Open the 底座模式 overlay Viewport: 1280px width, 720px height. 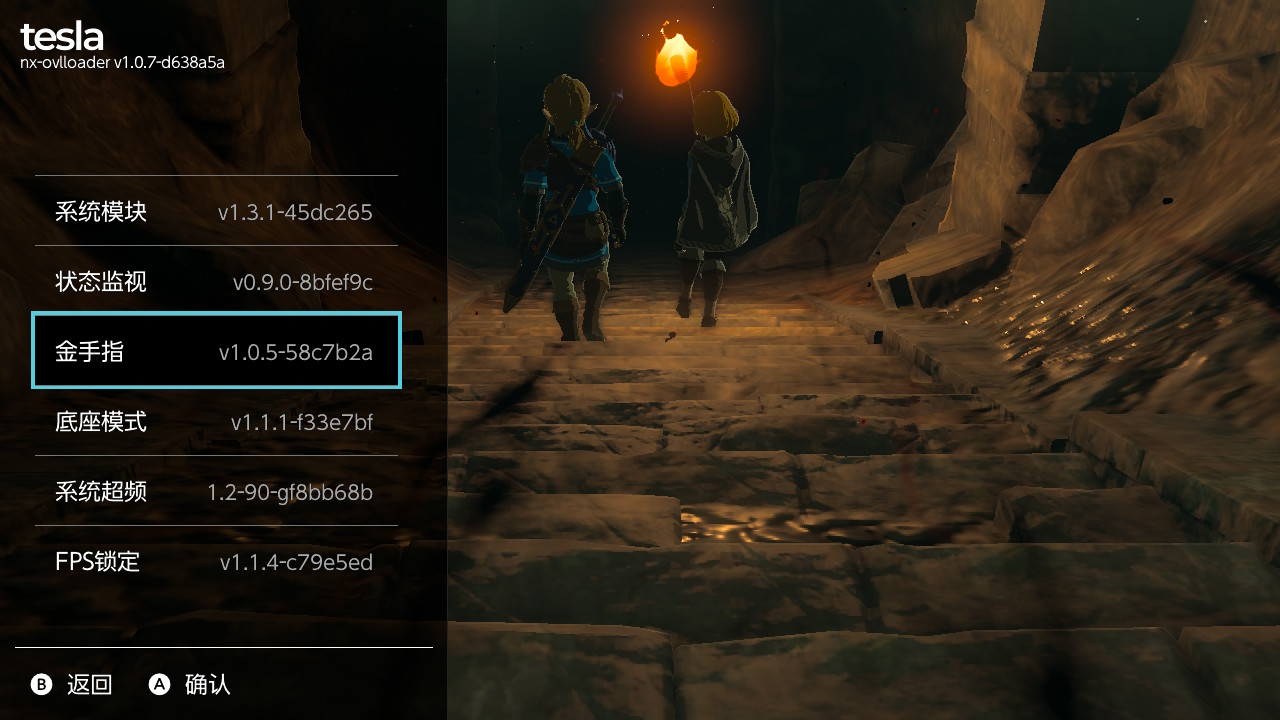click(x=216, y=421)
